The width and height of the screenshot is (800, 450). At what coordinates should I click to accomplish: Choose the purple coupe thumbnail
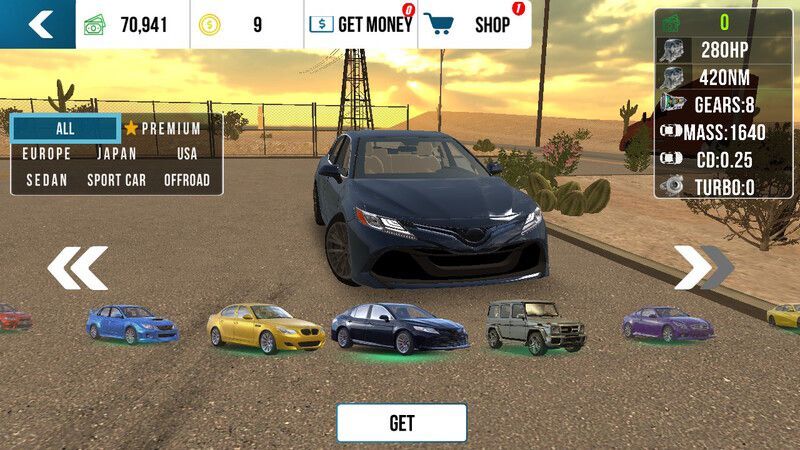[667, 323]
